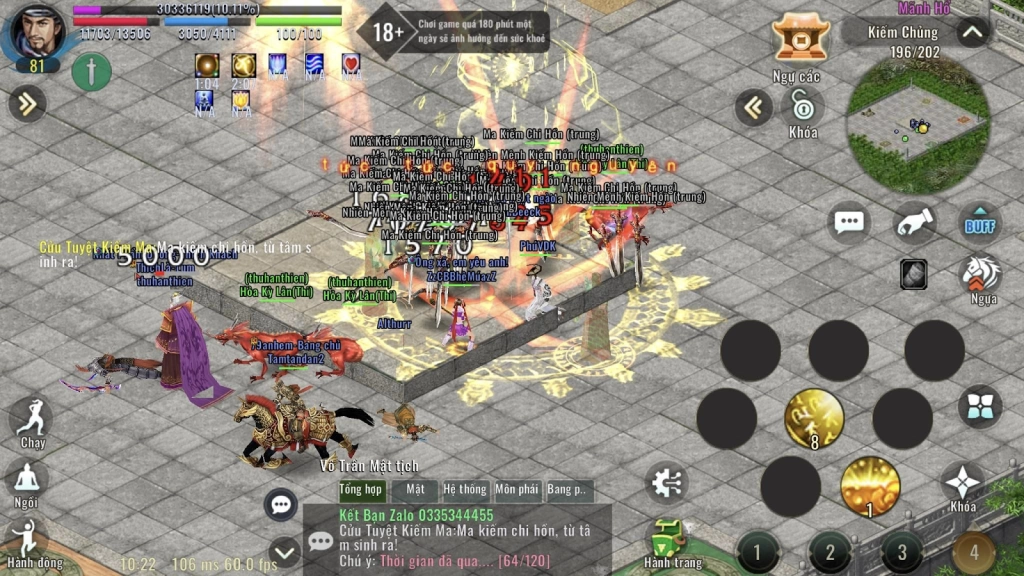
Task: Open the Ngự các shop icon
Action: (x=800, y=40)
